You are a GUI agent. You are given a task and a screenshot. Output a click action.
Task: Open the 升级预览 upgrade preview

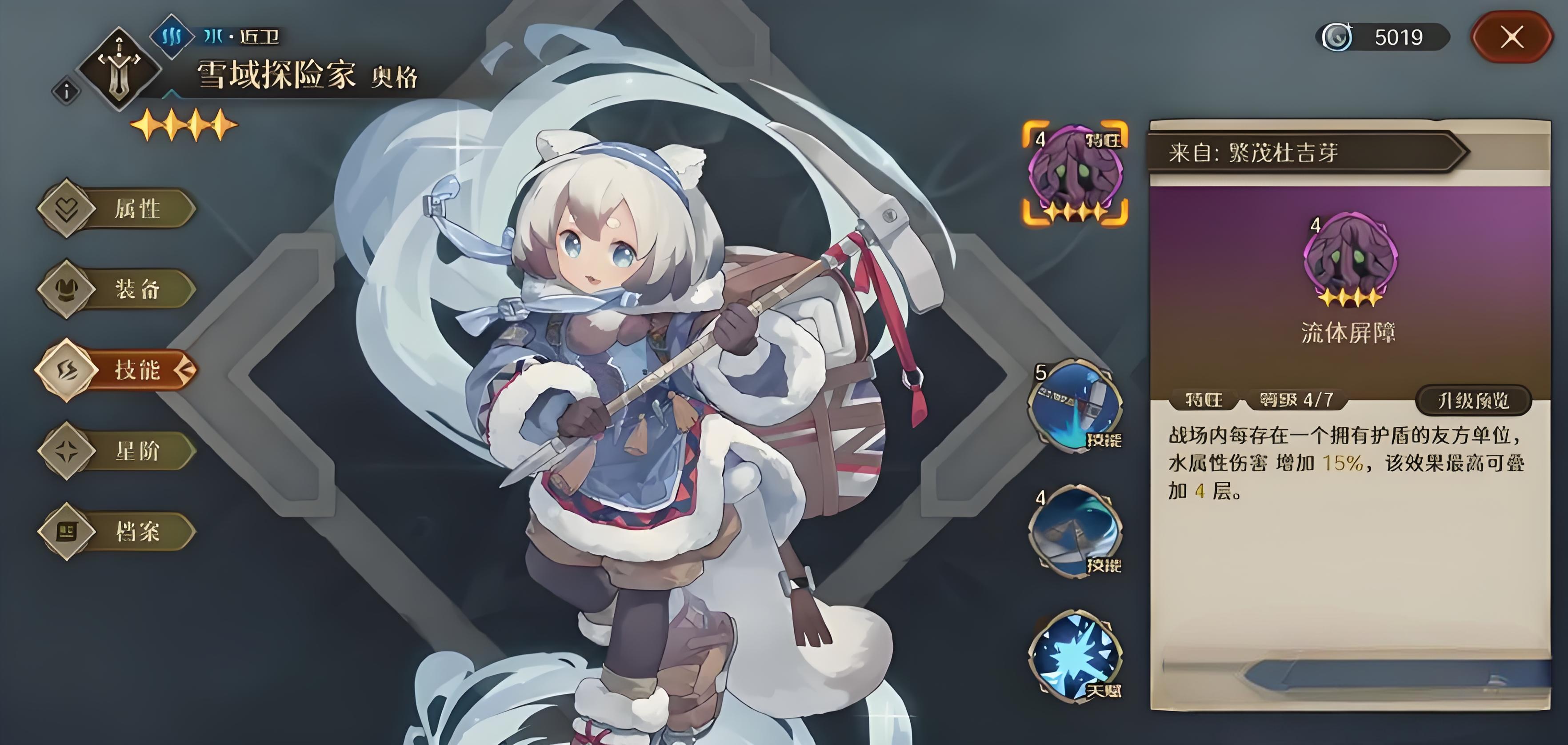1472,400
